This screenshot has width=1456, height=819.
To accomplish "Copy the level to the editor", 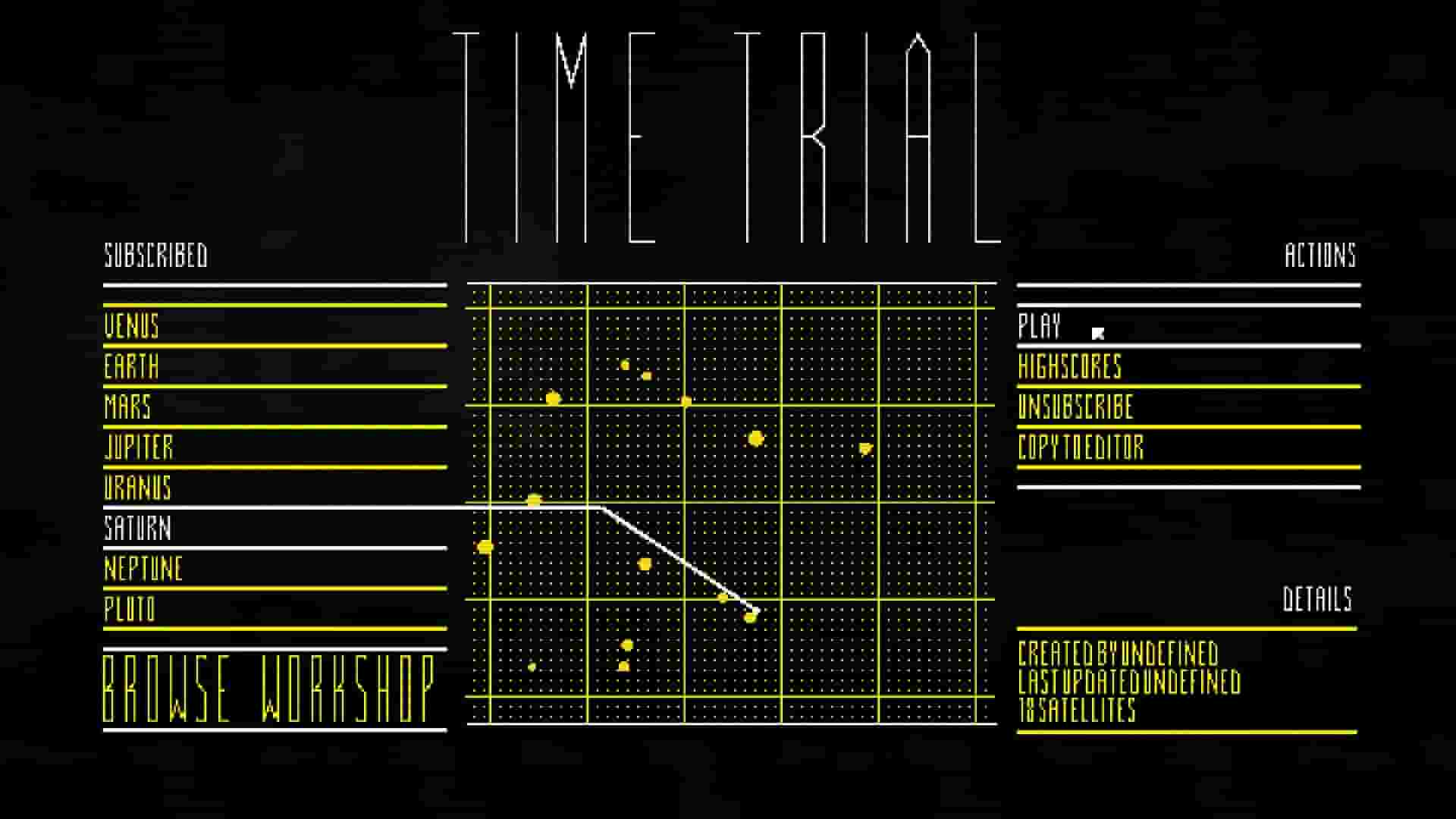I will (x=1081, y=449).
